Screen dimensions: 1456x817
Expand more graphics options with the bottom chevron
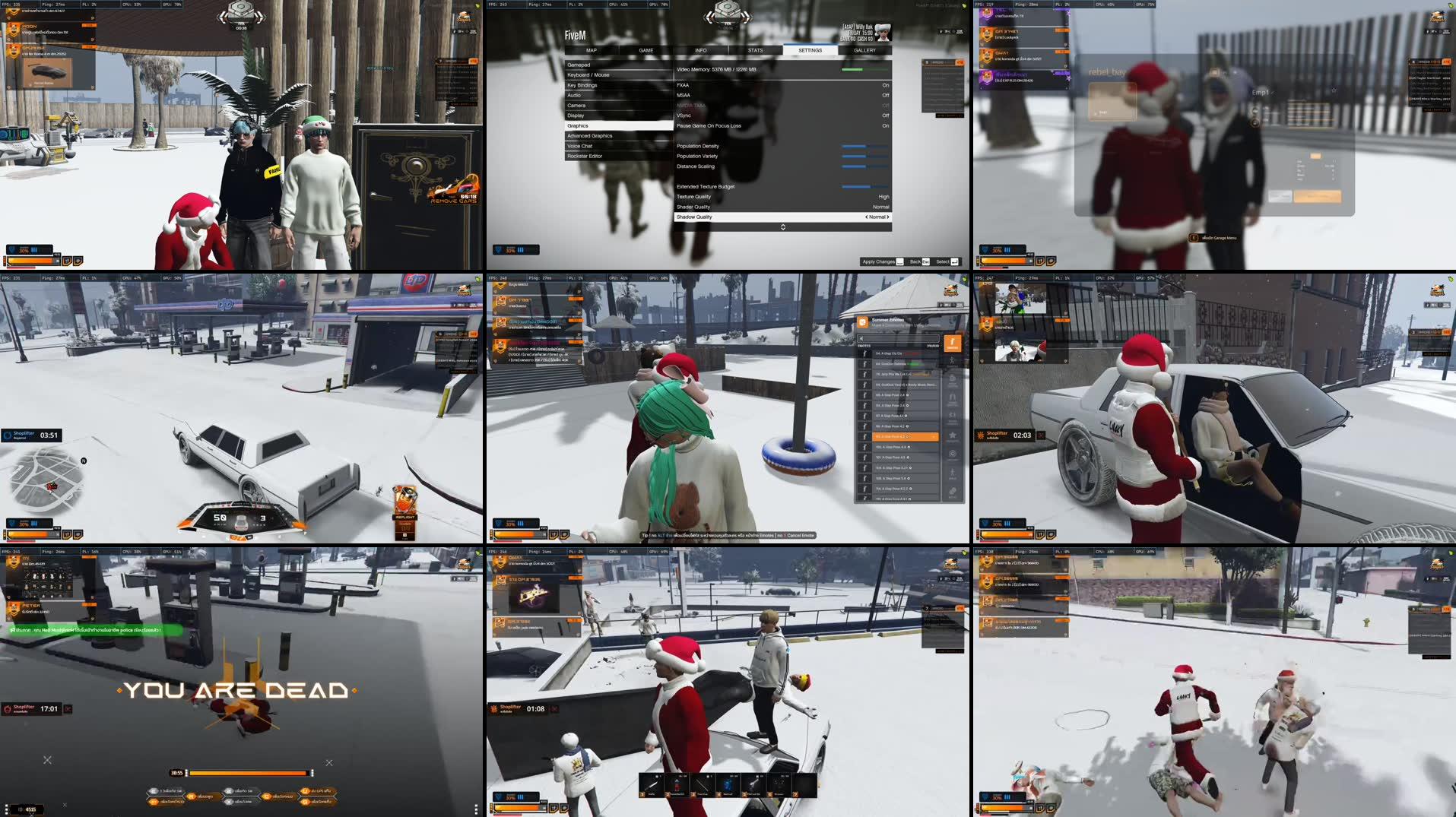pyautogui.click(x=782, y=226)
